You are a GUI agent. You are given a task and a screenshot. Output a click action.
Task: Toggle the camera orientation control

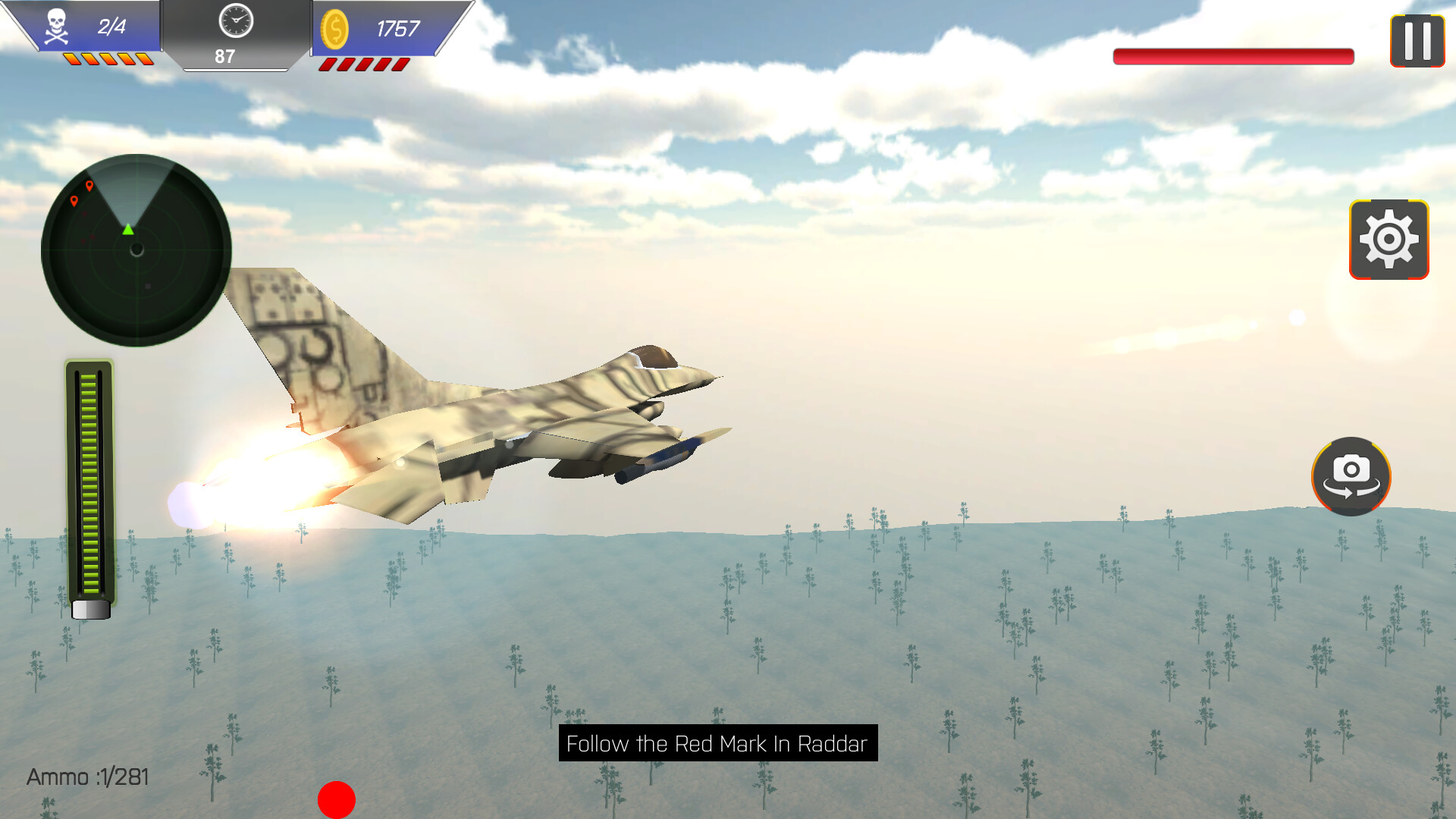[1351, 476]
